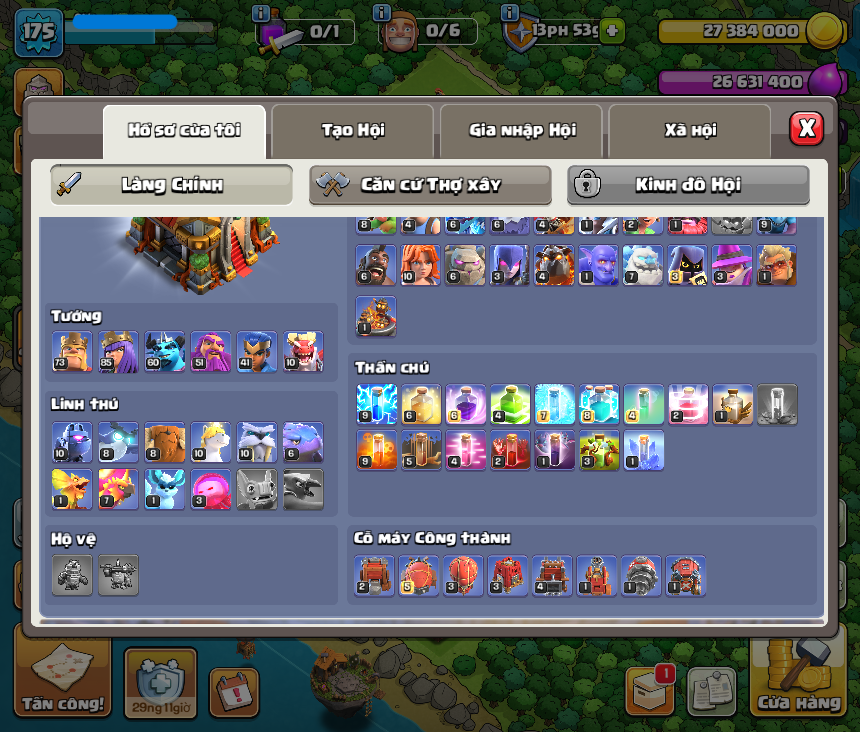
Task: Select the Archer Queen hero icon
Action: click(x=118, y=351)
